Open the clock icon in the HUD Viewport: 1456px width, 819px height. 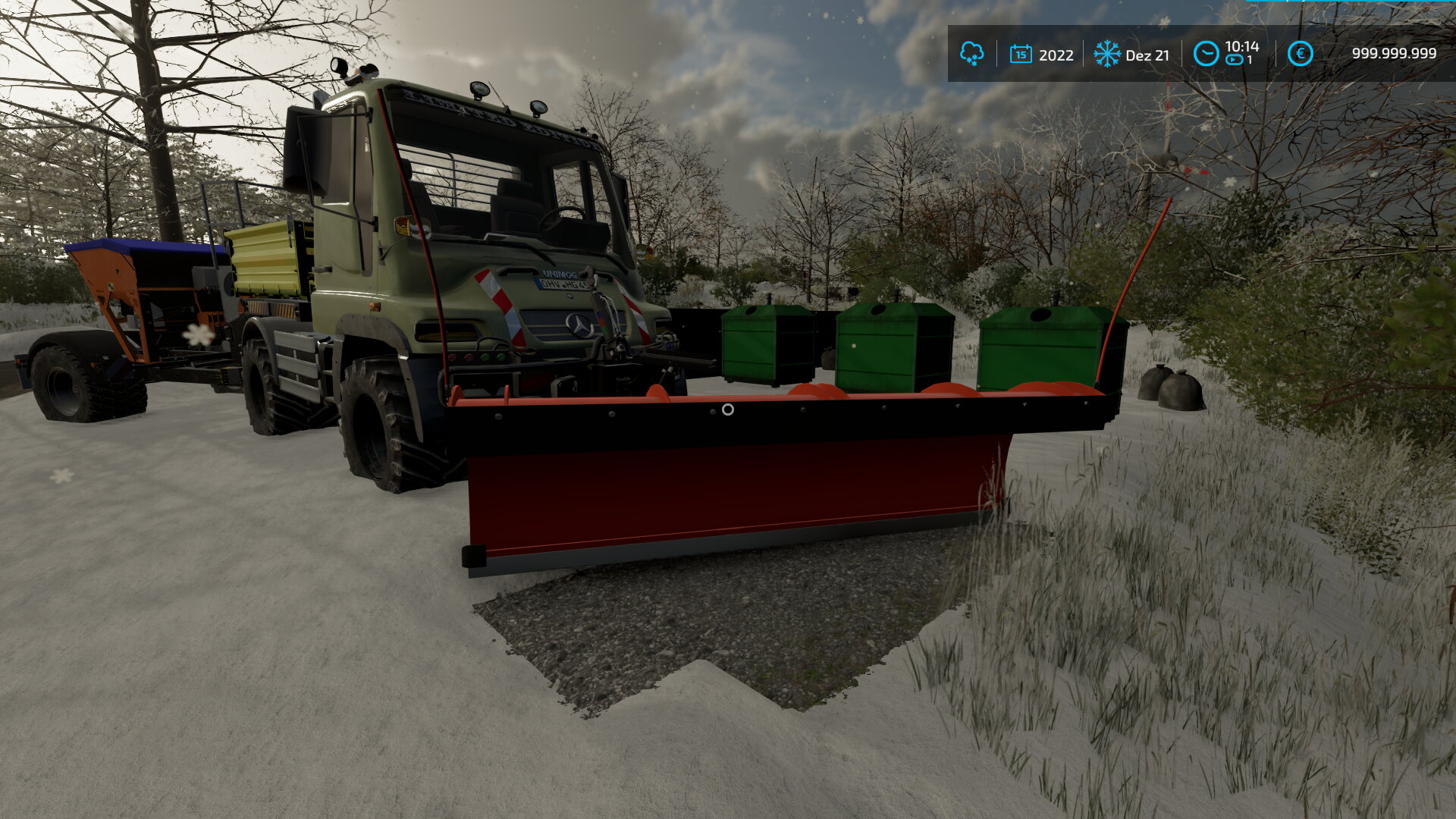click(x=1206, y=54)
